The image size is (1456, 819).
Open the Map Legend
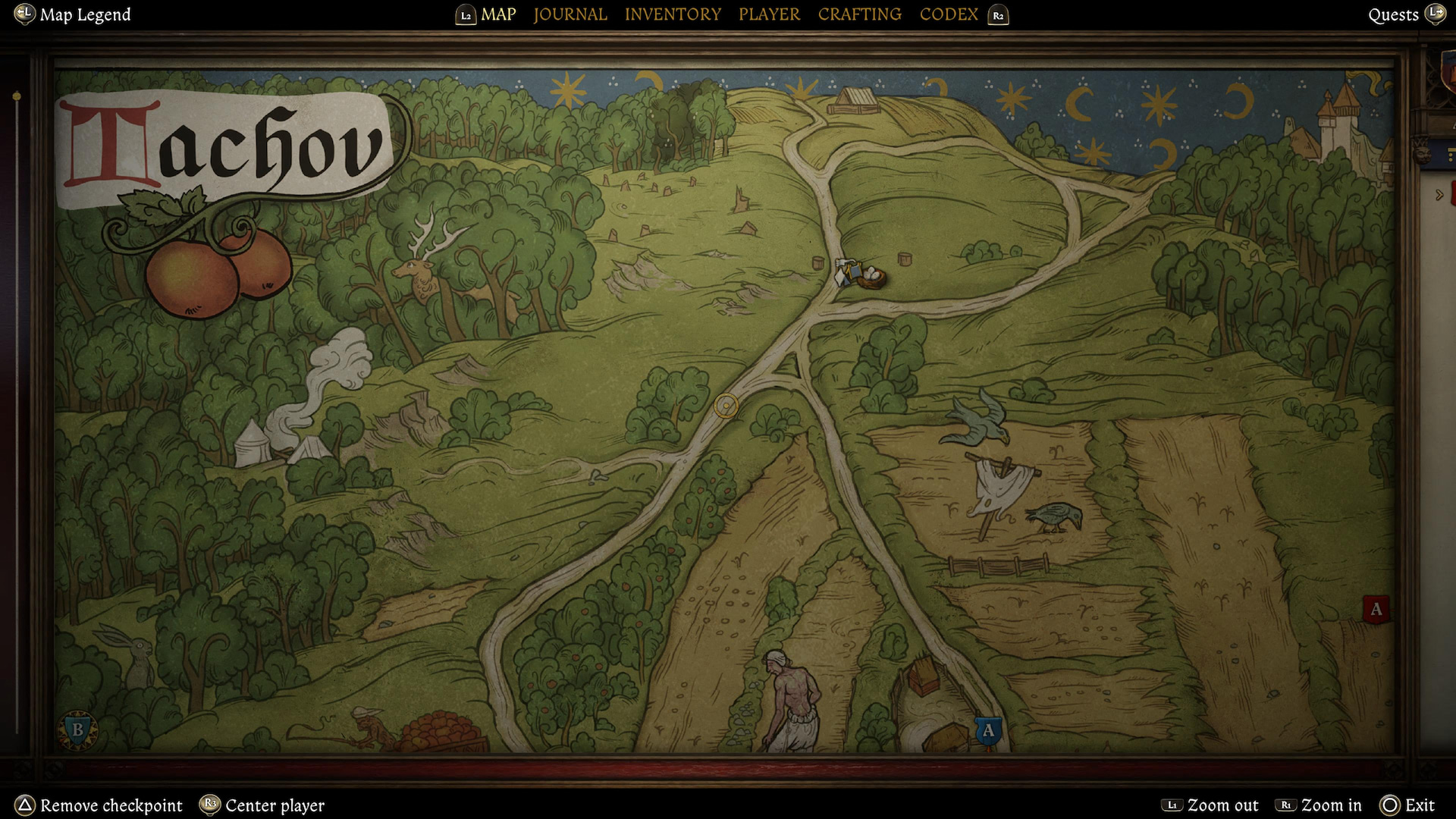pos(85,14)
